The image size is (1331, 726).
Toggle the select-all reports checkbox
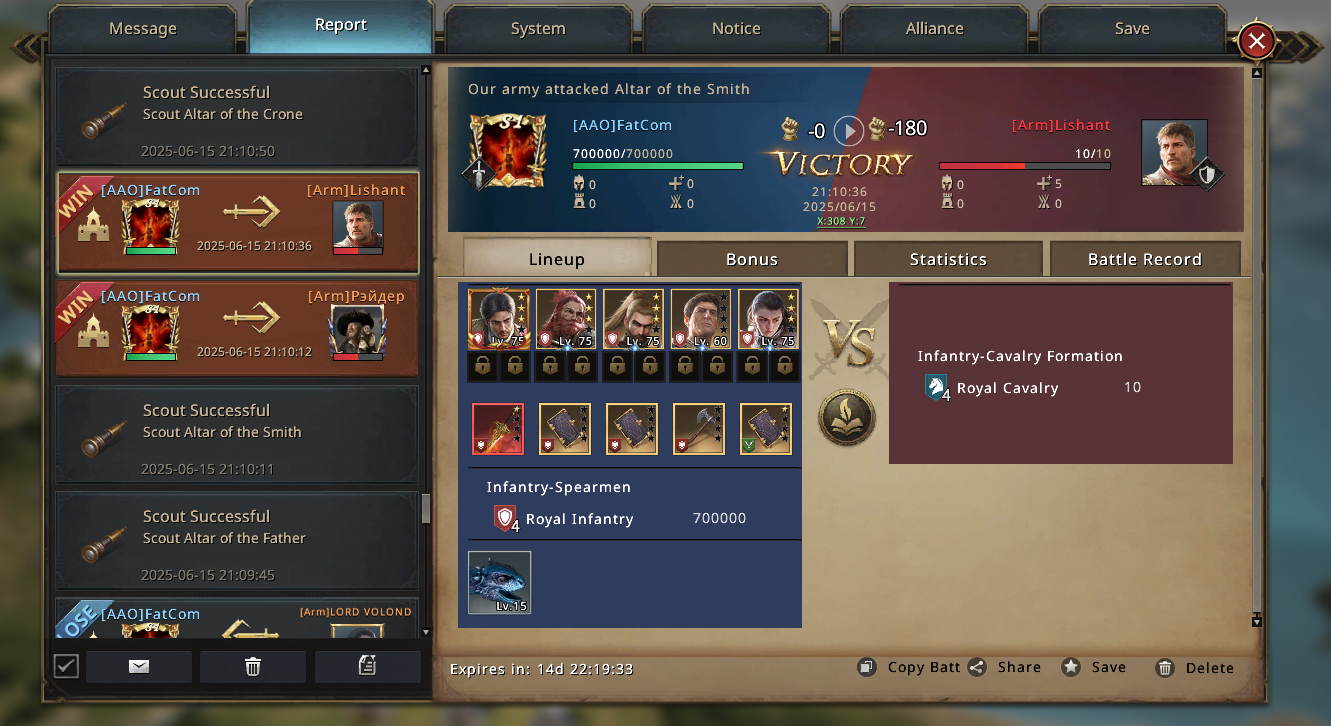click(66, 666)
